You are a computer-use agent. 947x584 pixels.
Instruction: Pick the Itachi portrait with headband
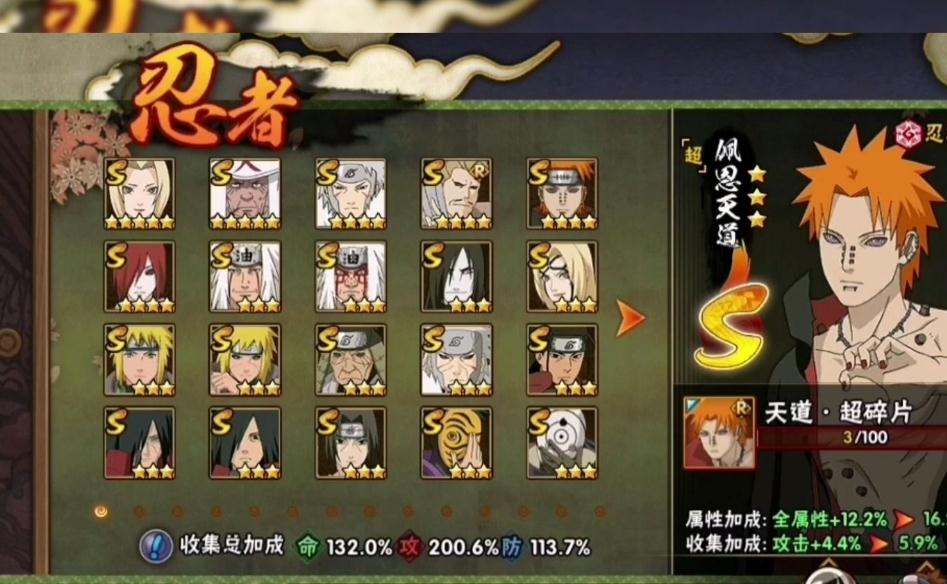pyautogui.click(x=350, y=442)
